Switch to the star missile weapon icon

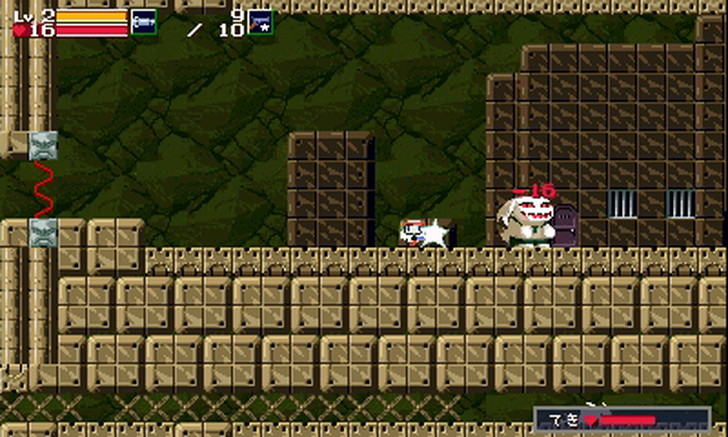[260, 21]
